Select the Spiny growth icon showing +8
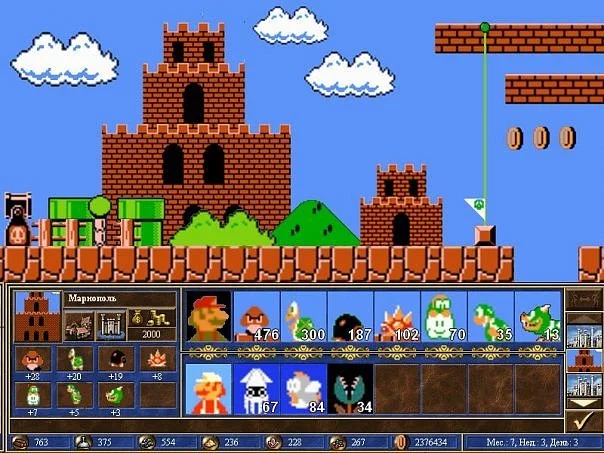 [x=158, y=360]
